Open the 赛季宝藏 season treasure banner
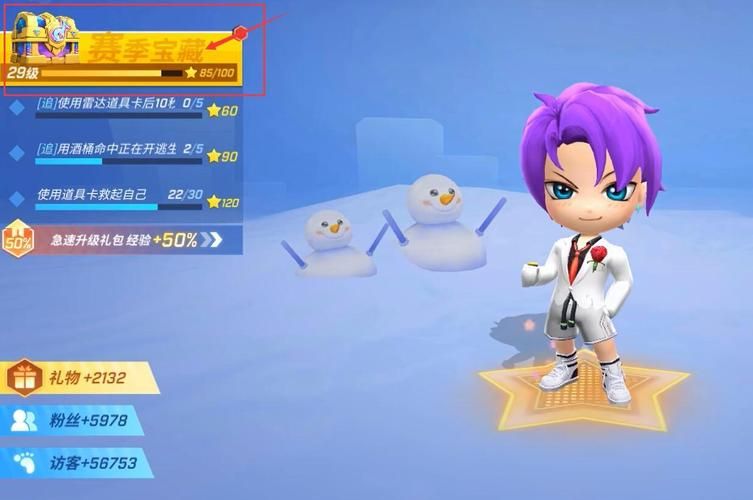This screenshot has width=753, height=500. [145, 48]
